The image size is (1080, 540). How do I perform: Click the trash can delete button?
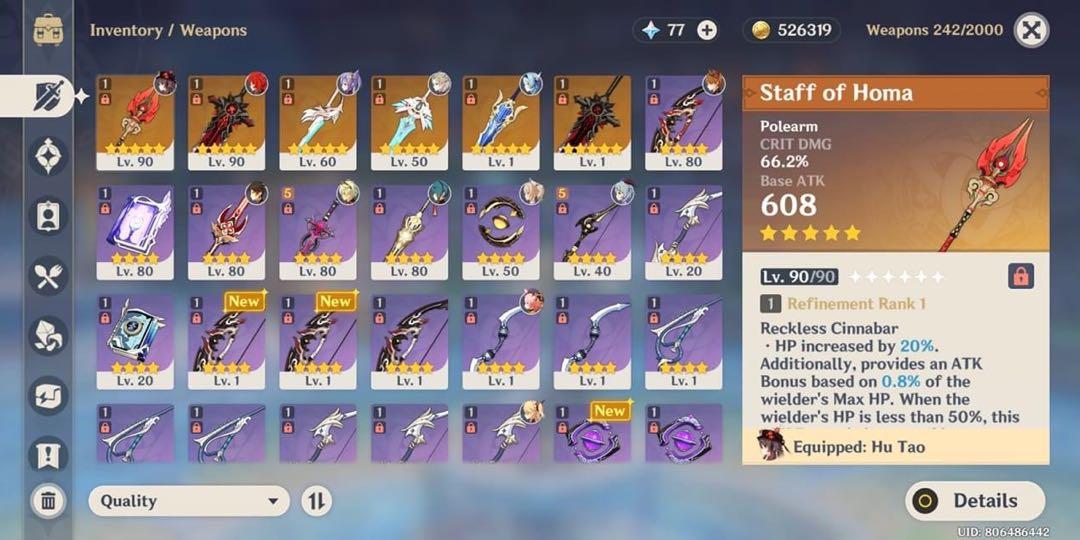48,500
